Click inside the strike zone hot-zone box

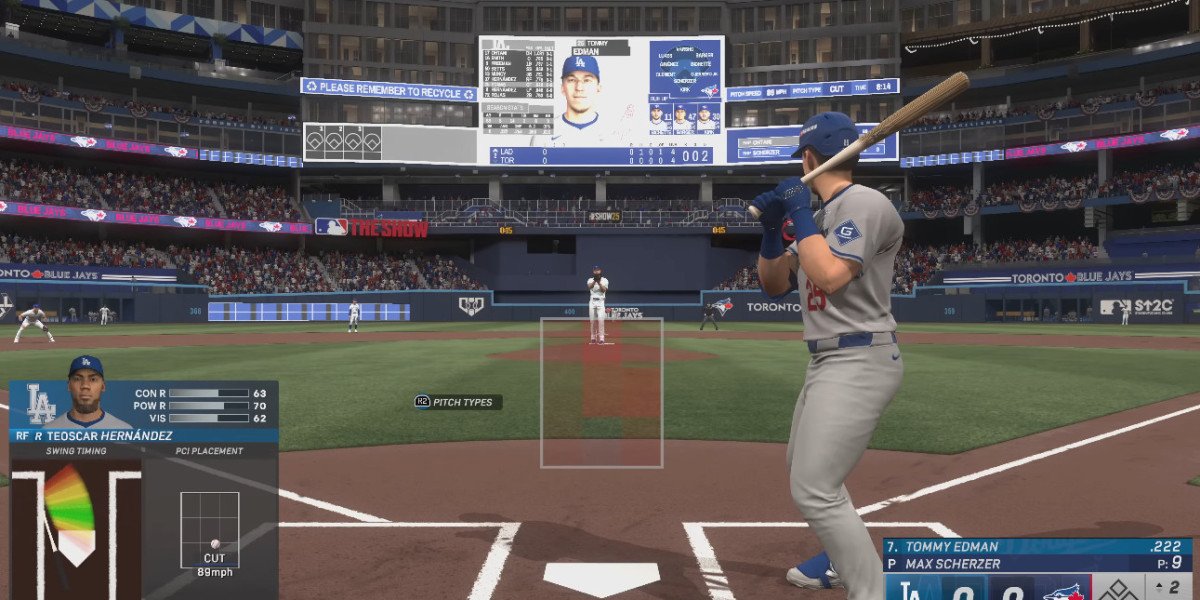pyautogui.click(x=601, y=392)
